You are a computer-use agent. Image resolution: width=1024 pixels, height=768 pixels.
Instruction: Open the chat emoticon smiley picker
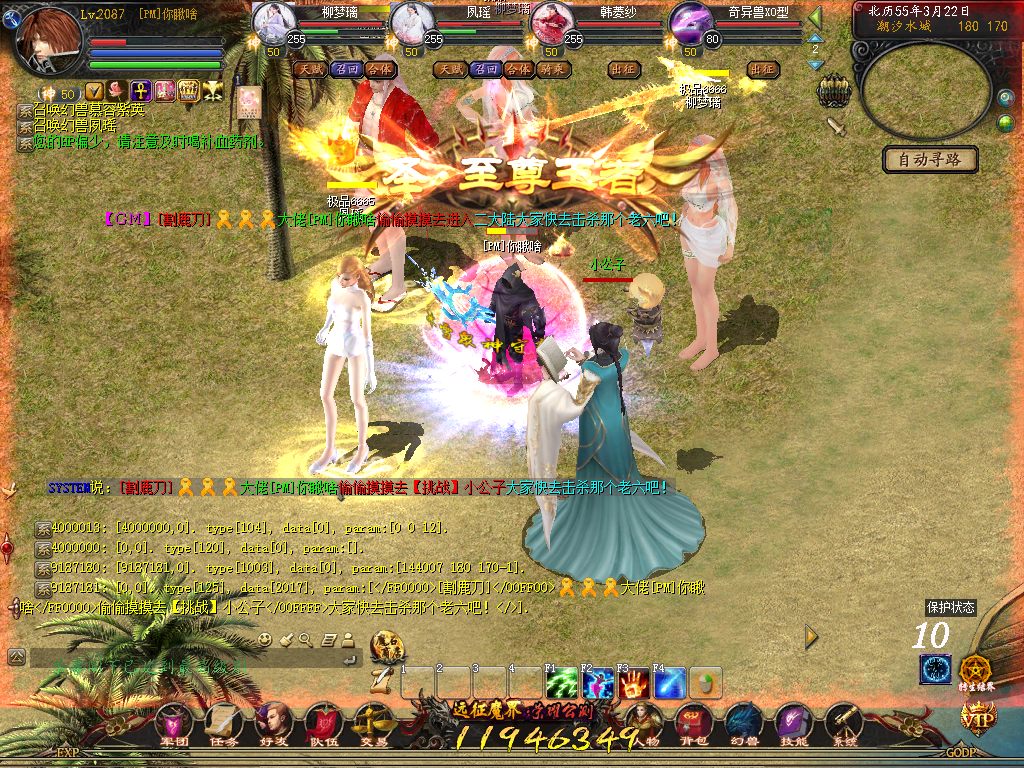(265, 639)
